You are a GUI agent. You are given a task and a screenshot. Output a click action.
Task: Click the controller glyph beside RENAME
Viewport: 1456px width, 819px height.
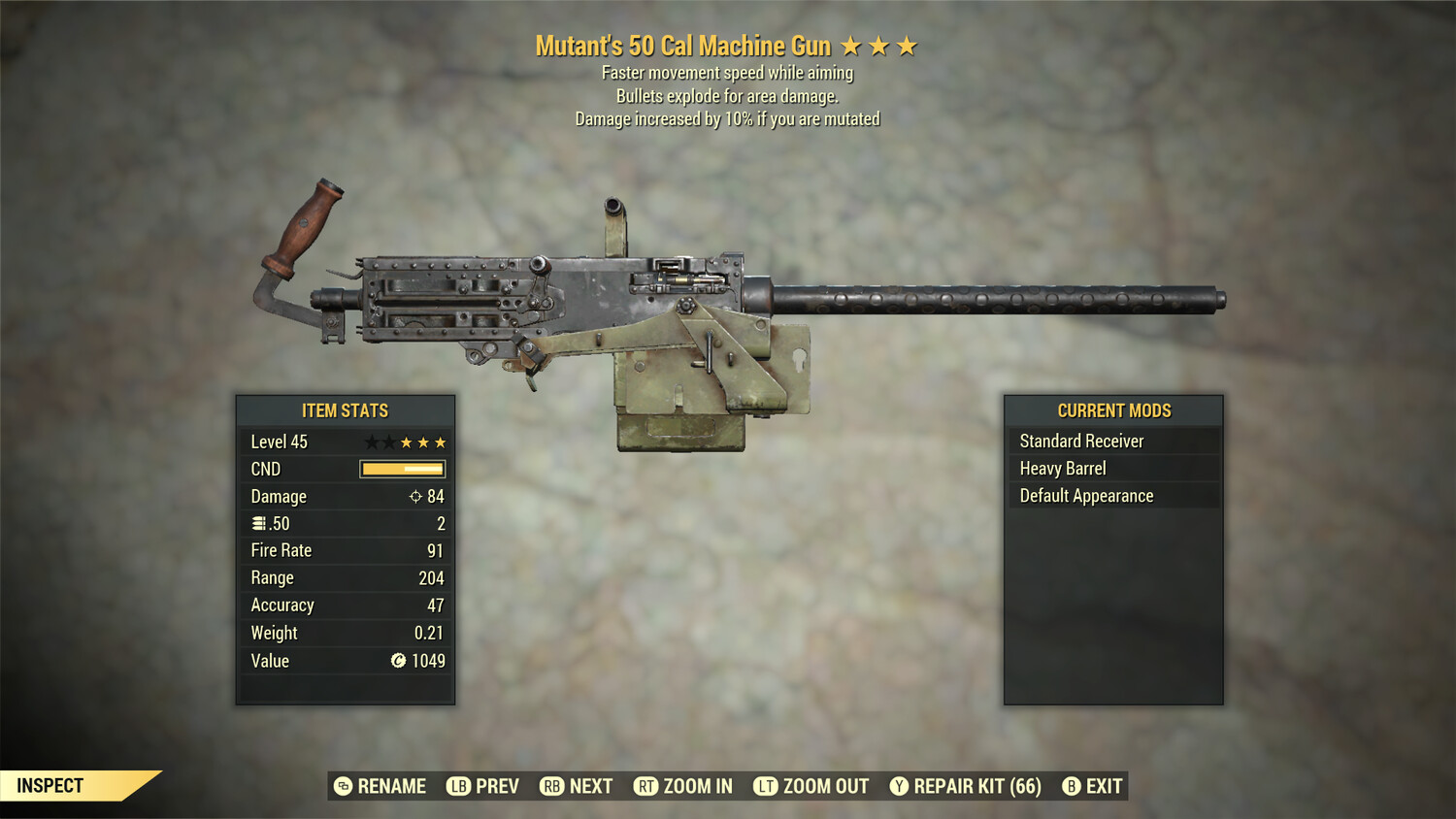click(x=342, y=786)
